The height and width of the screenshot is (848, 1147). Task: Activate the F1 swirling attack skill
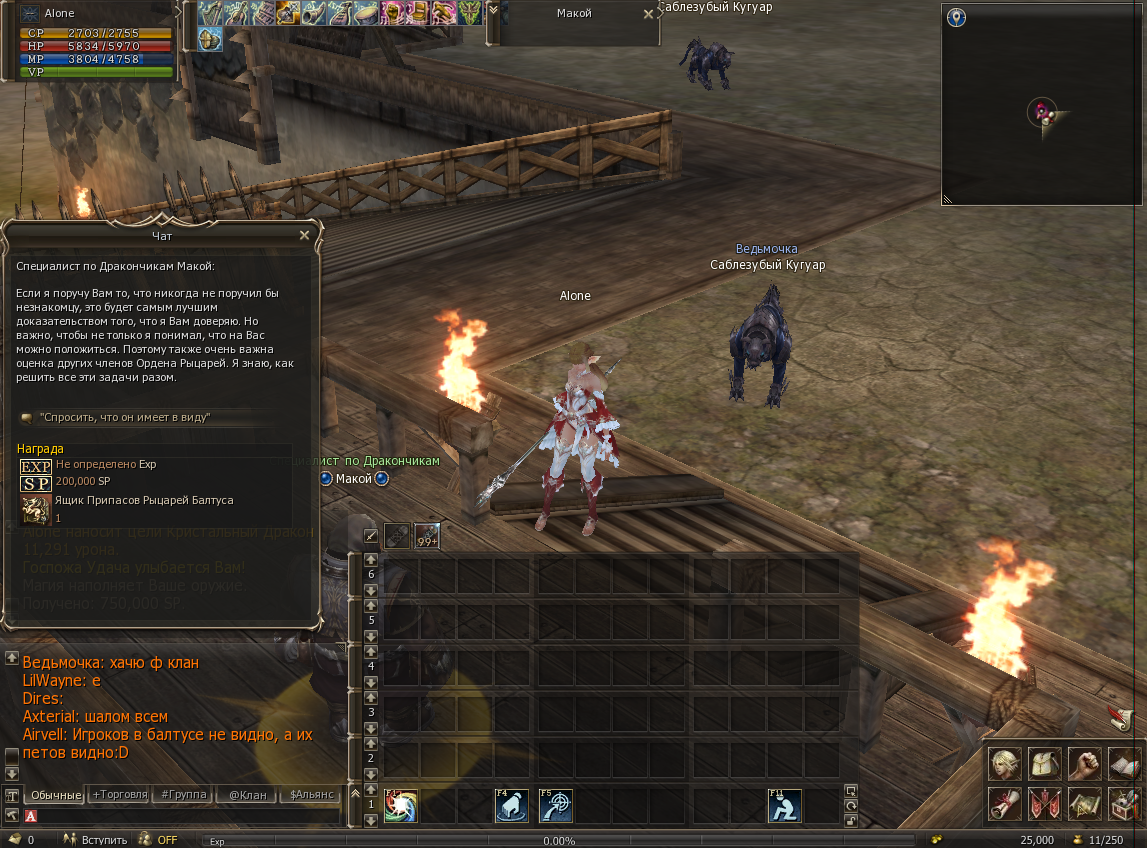tap(401, 806)
